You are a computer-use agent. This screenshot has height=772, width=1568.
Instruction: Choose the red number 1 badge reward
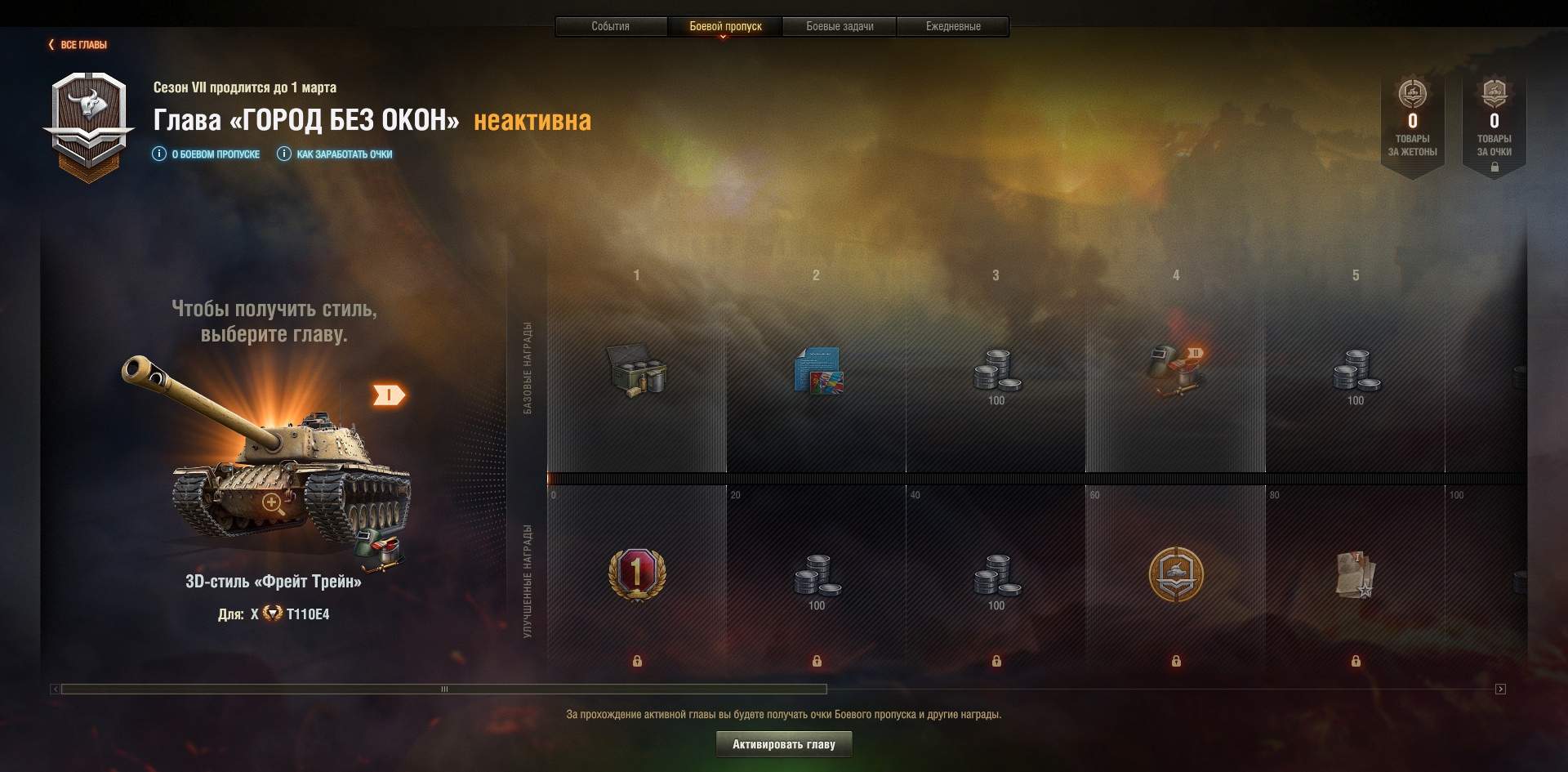637,573
